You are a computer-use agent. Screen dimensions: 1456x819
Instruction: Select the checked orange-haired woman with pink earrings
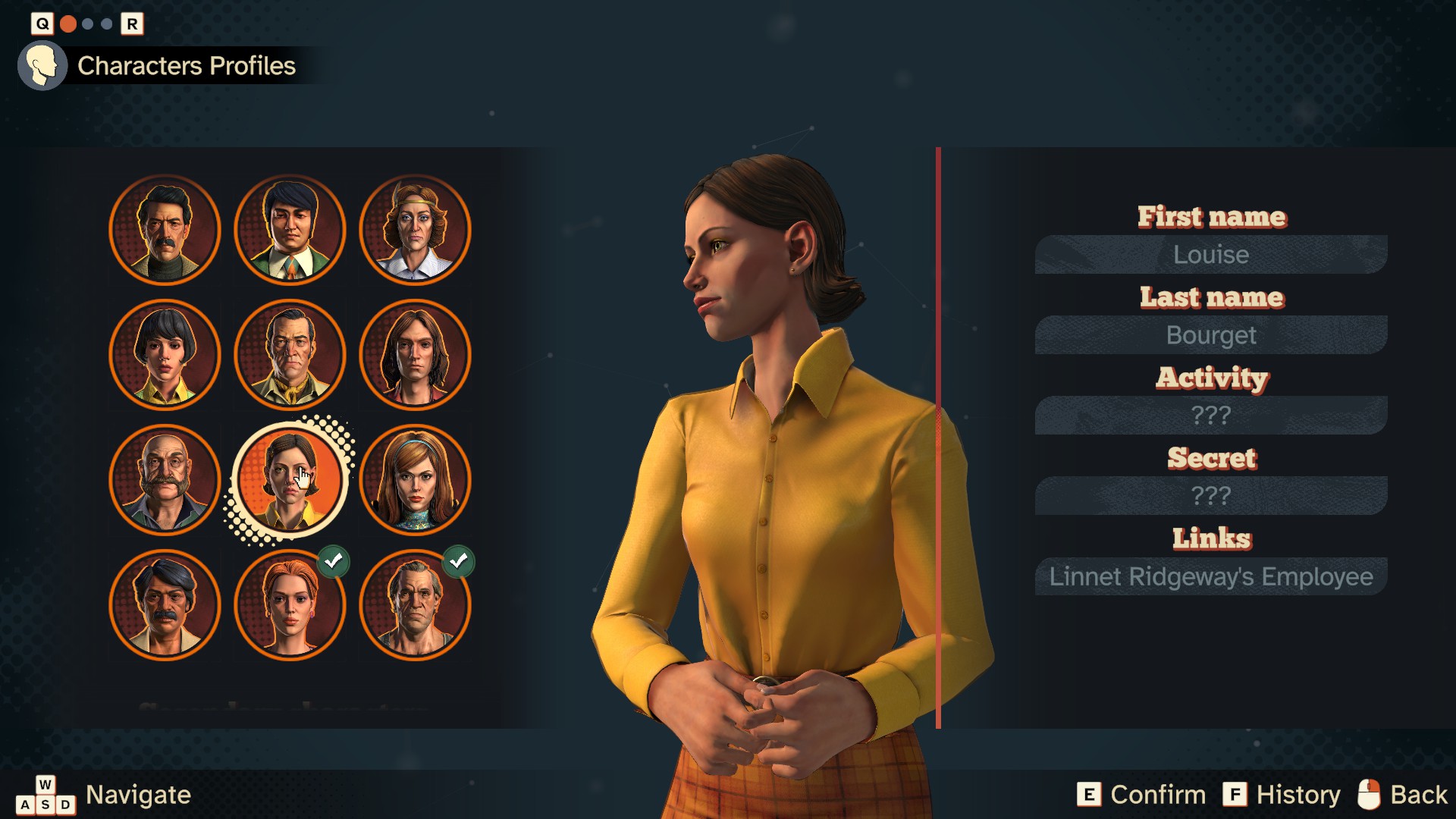click(x=290, y=605)
